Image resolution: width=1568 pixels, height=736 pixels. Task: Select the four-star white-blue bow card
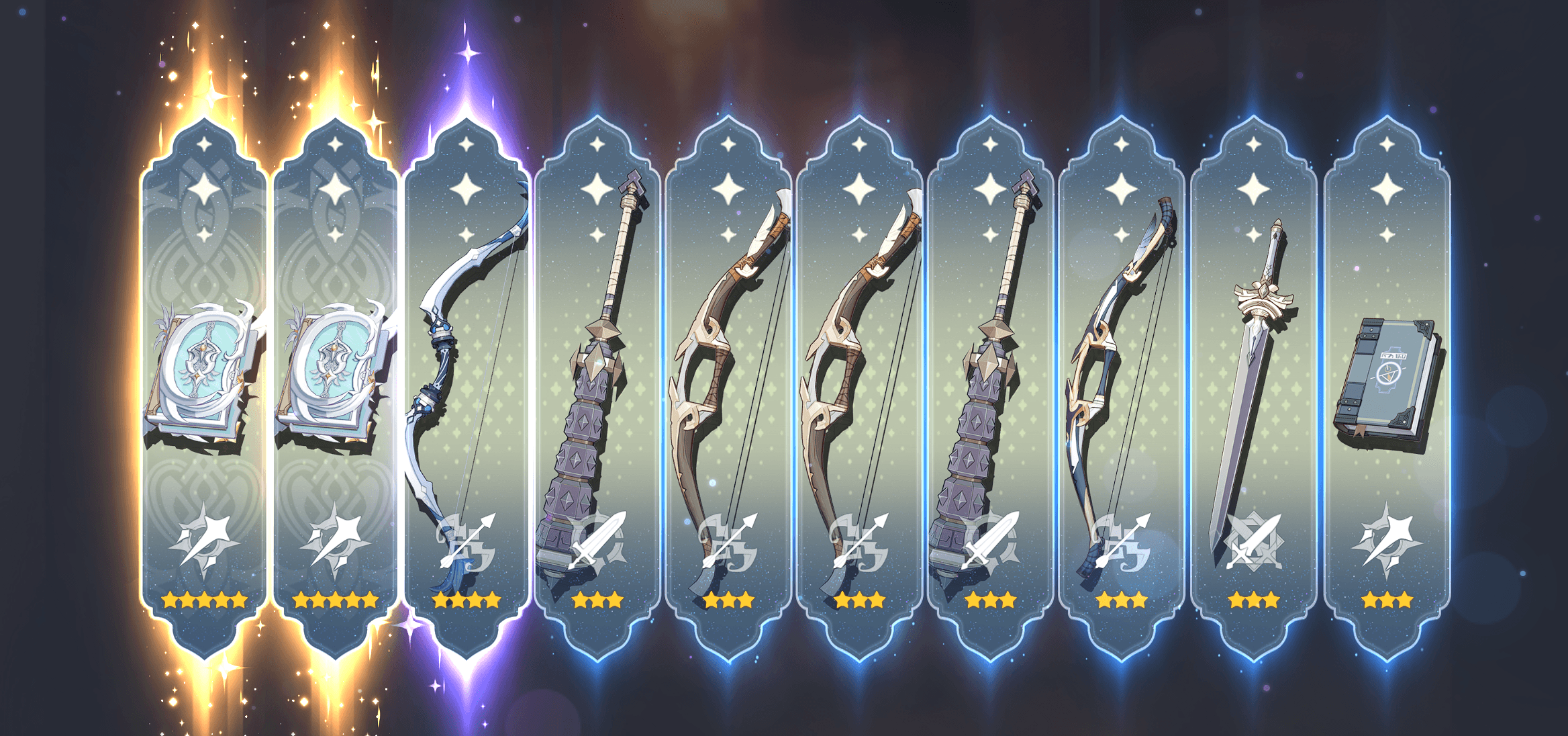coord(467,389)
